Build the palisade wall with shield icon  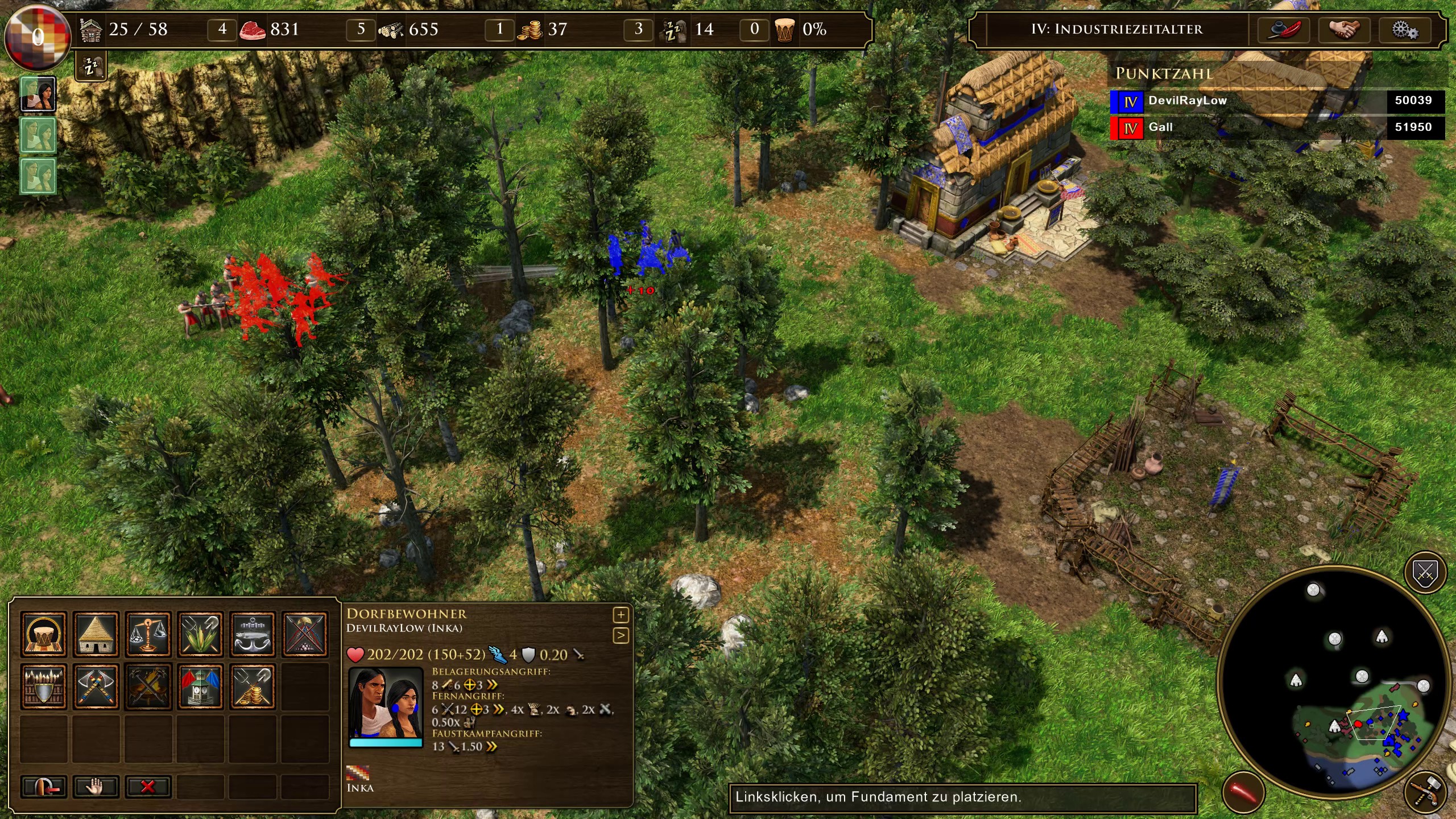(44, 686)
